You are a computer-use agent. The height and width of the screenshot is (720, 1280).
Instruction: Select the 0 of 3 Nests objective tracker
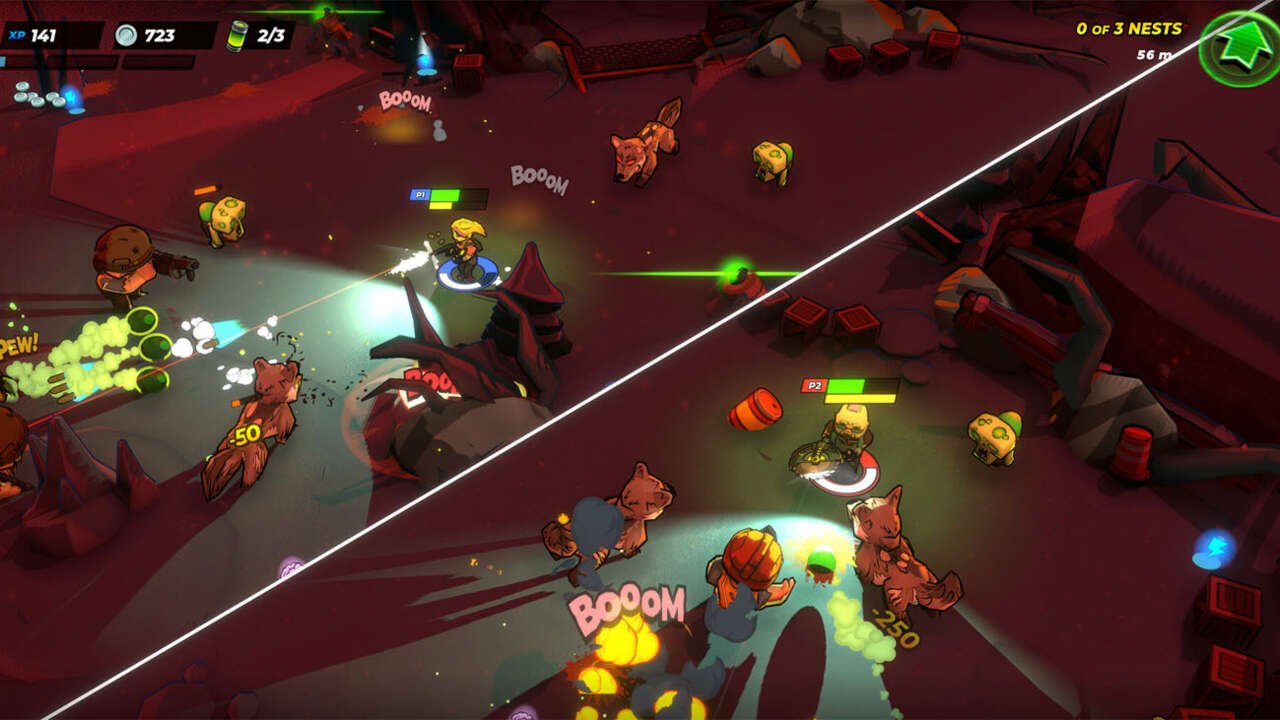(1128, 29)
